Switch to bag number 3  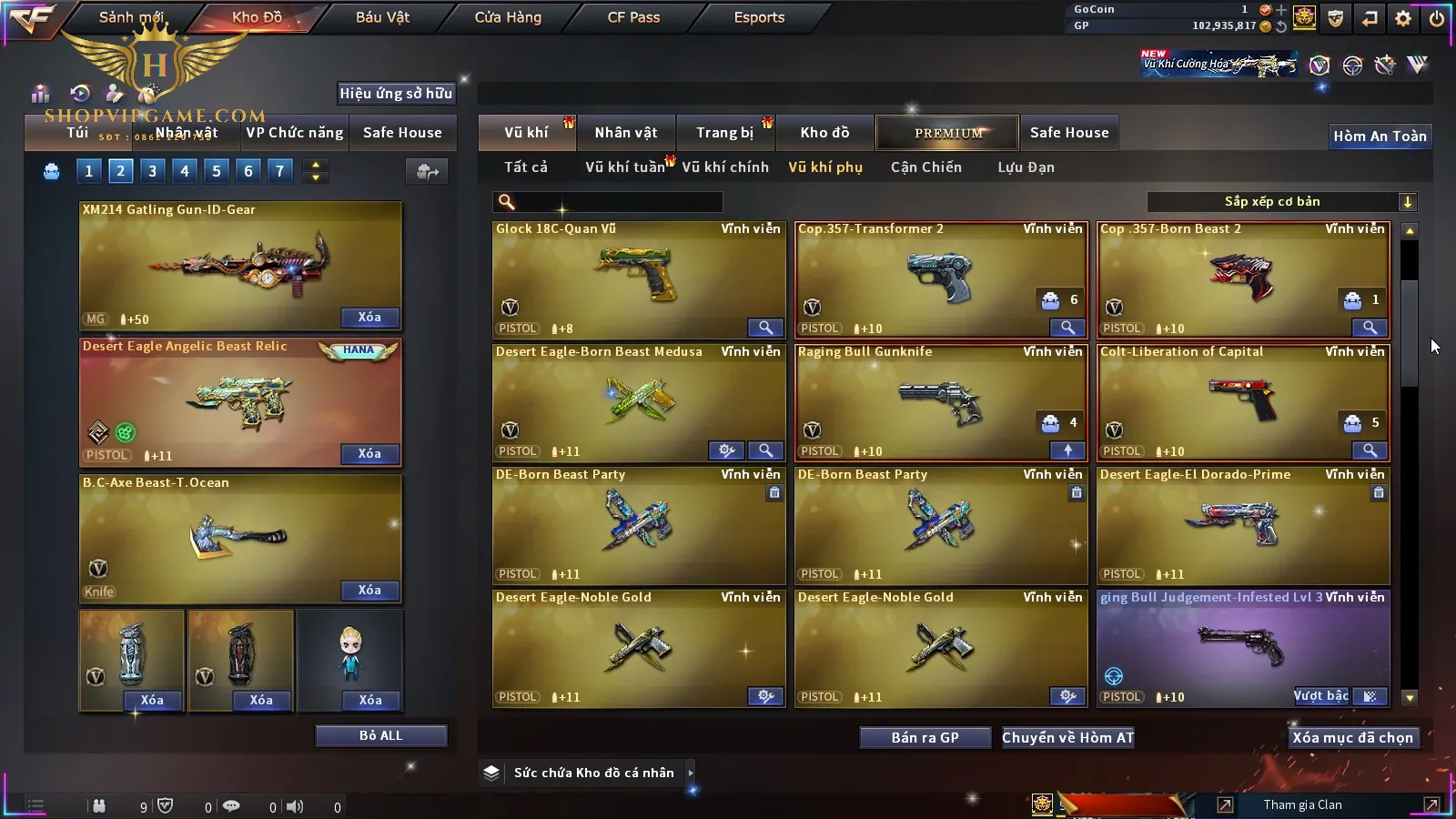(152, 170)
